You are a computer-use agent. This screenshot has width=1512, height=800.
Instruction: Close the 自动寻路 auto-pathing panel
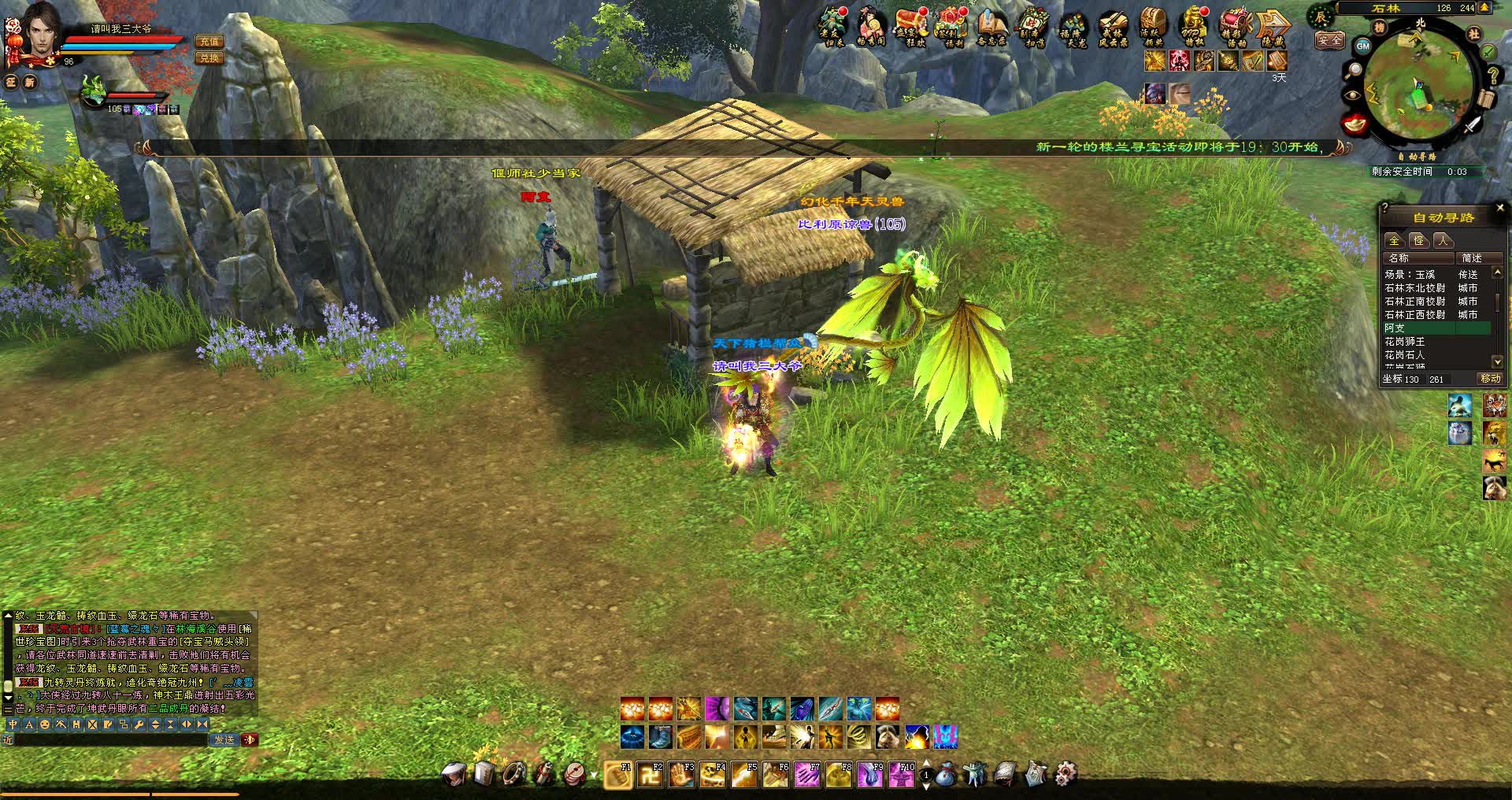click(x=1499, y=208)
